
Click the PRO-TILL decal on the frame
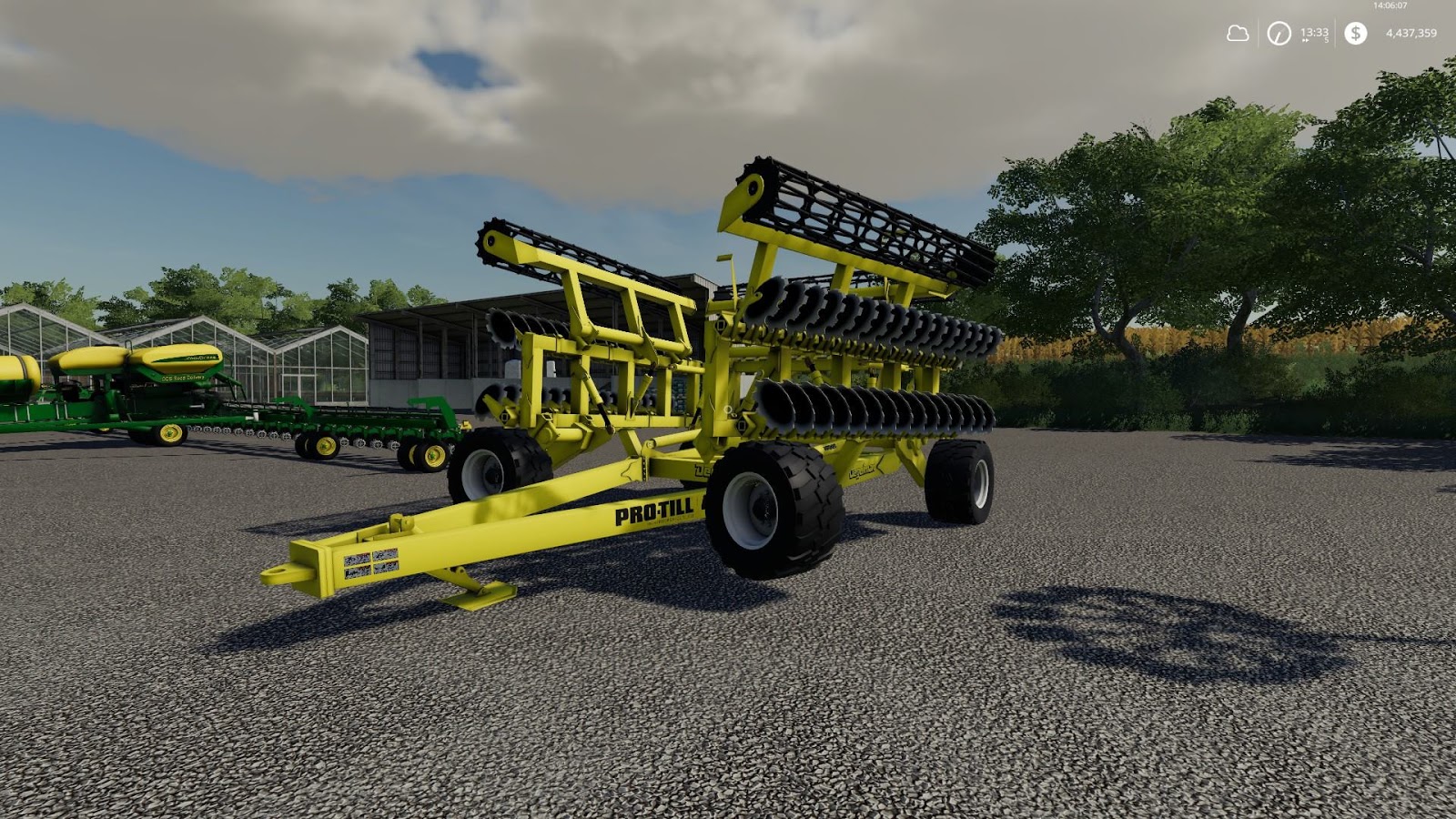coord(653,508)
